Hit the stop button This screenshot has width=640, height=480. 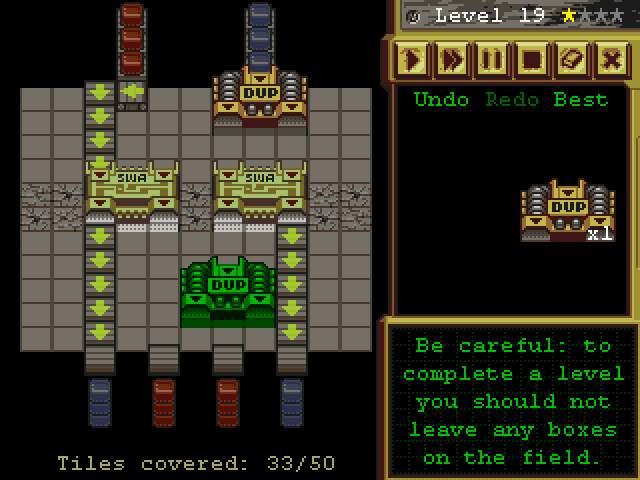click(x=532, y=60)
